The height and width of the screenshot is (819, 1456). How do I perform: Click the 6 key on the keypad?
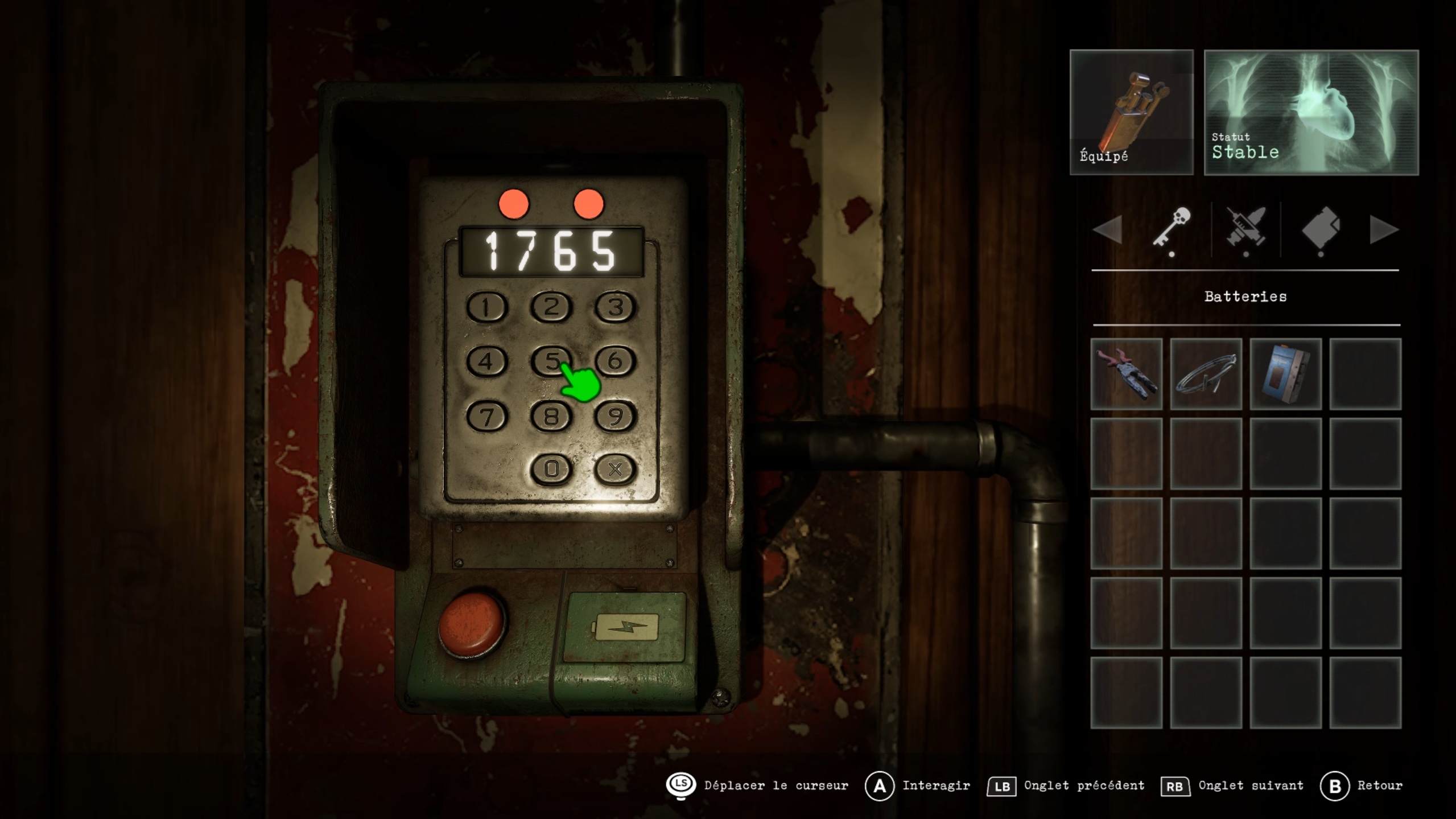tap(615, 361)
